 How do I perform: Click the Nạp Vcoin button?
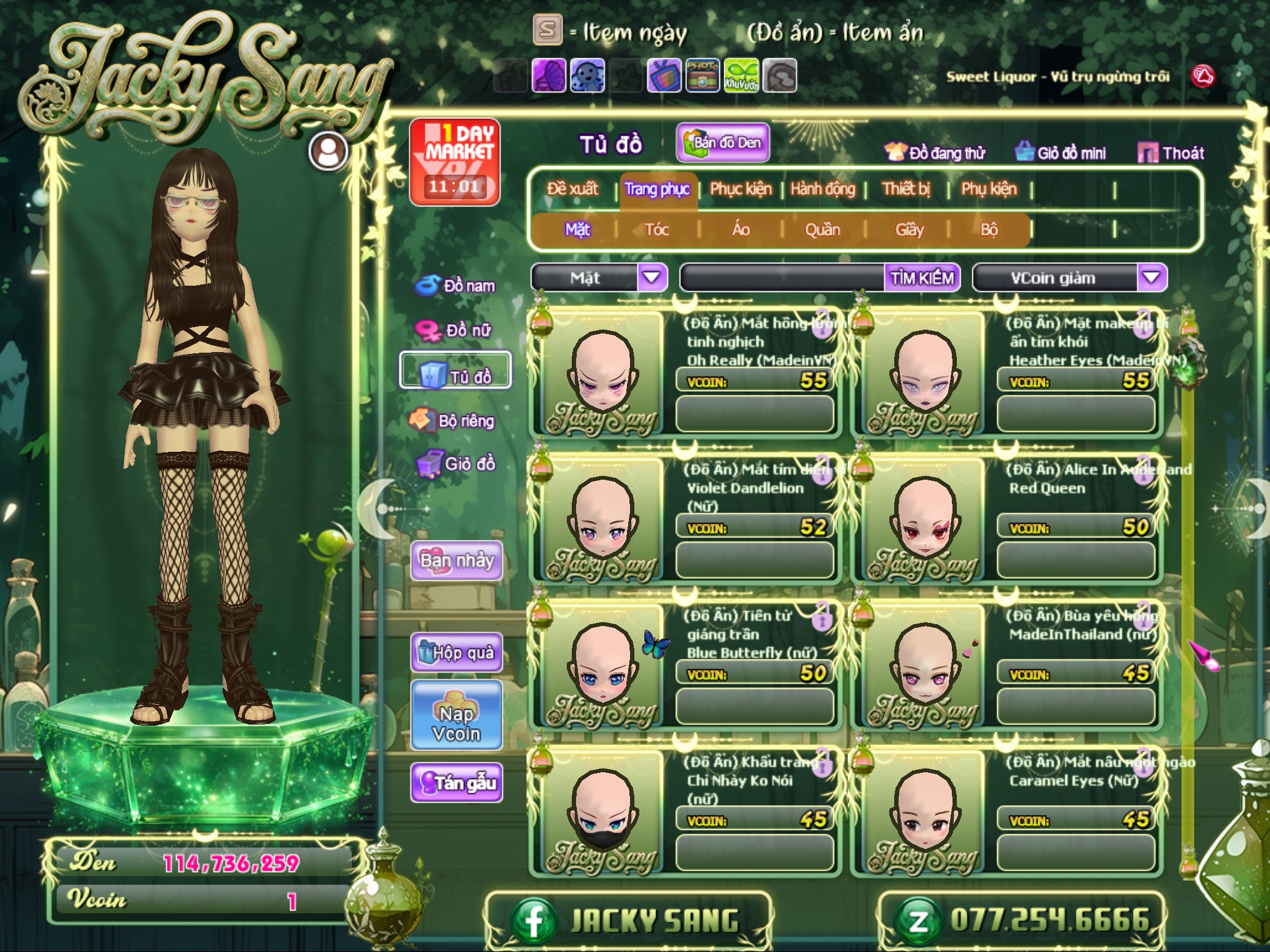pos(456,723)
